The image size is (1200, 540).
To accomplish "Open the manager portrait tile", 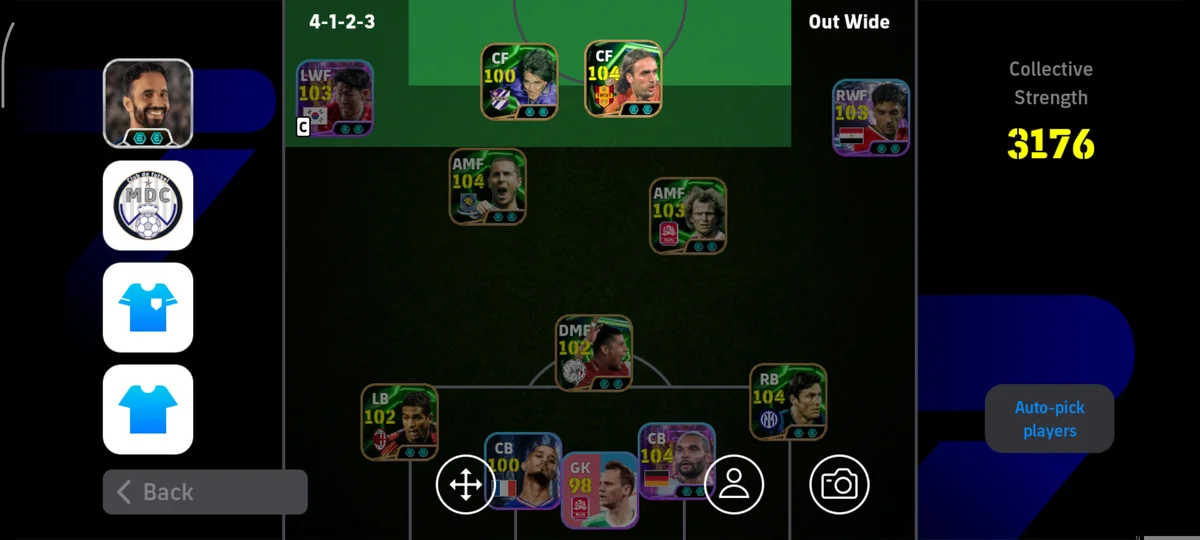I will 148,103.
